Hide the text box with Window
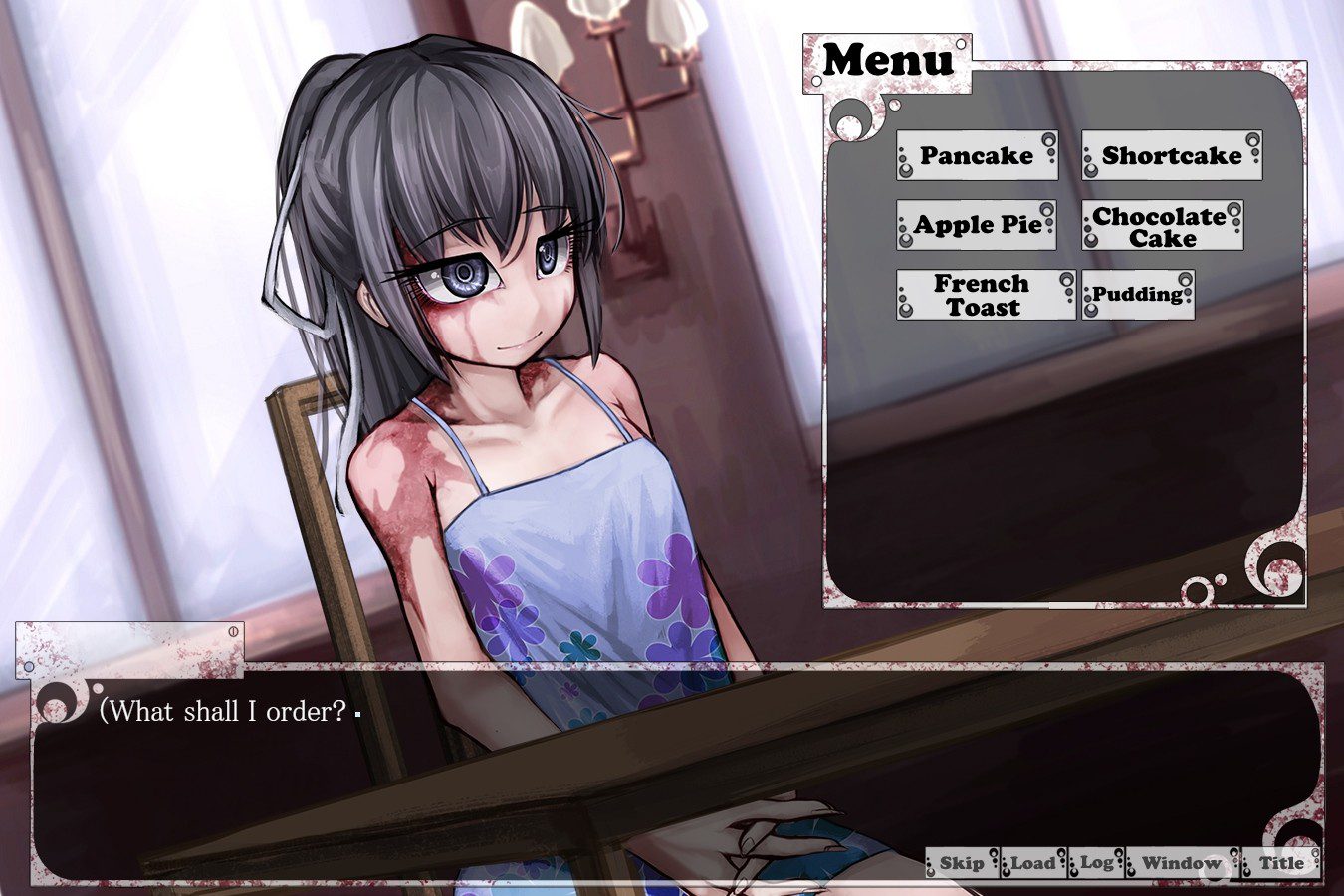The width and height of the screenshot is (1344, 896). [1181, 863]
